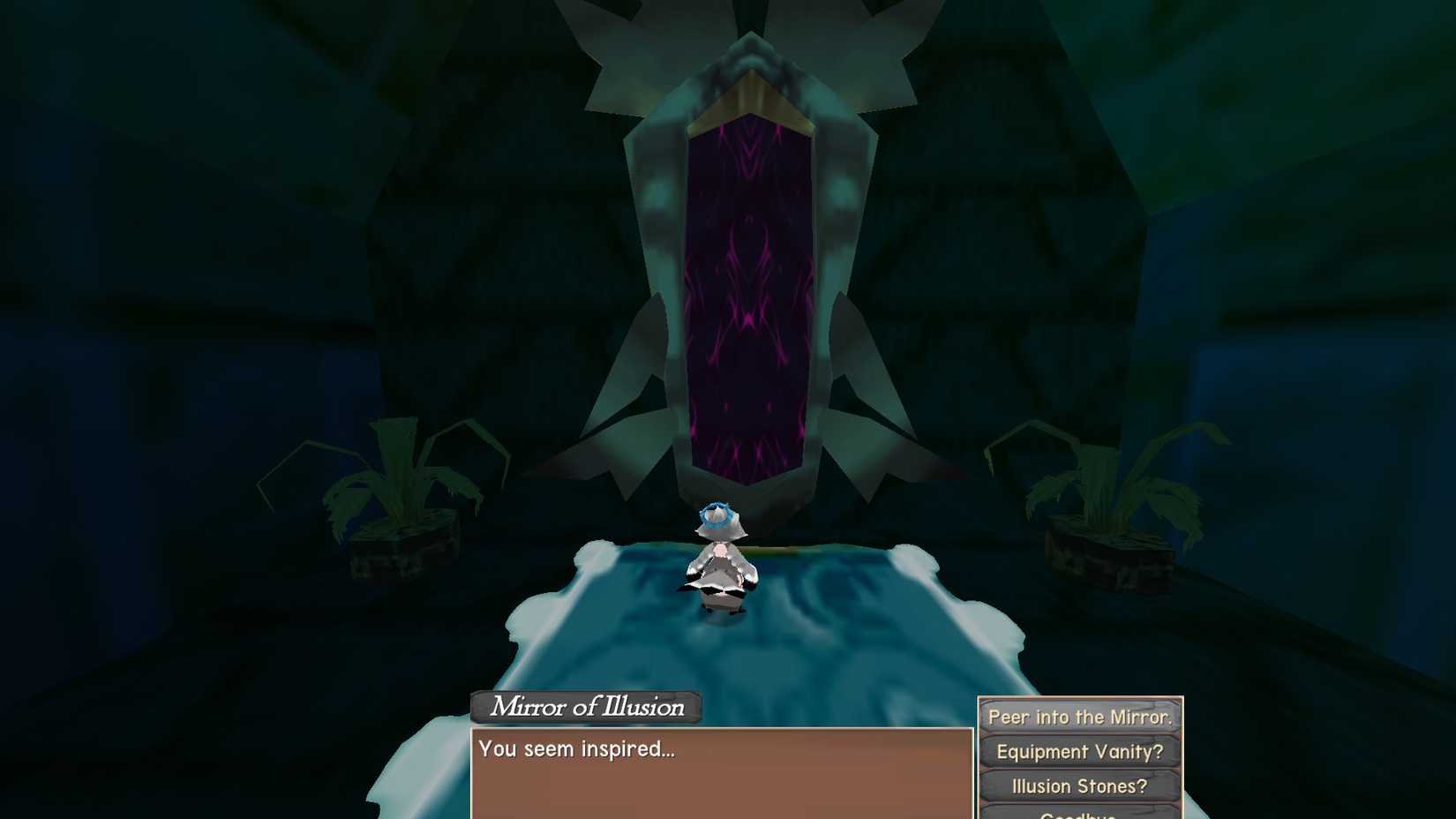Open the "Illusion Stones?" option
The width and height of the screenshot is (1456, 819).
point(1078,786)
